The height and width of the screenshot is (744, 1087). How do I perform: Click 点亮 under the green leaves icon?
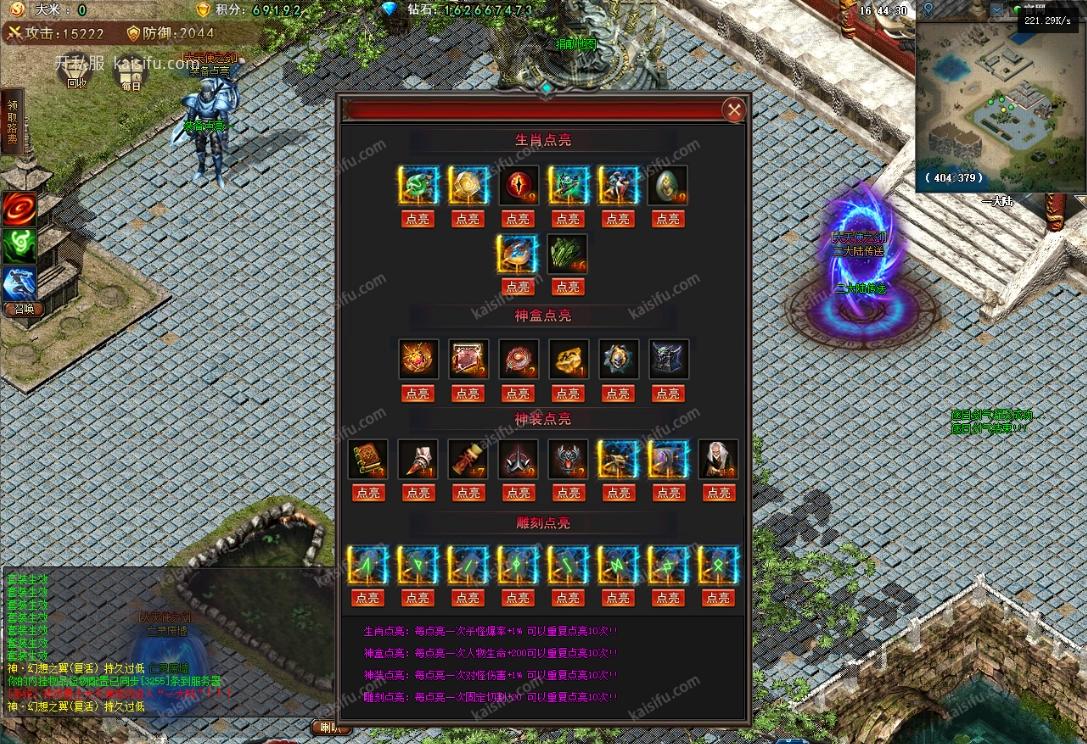[x=567, y=287]
